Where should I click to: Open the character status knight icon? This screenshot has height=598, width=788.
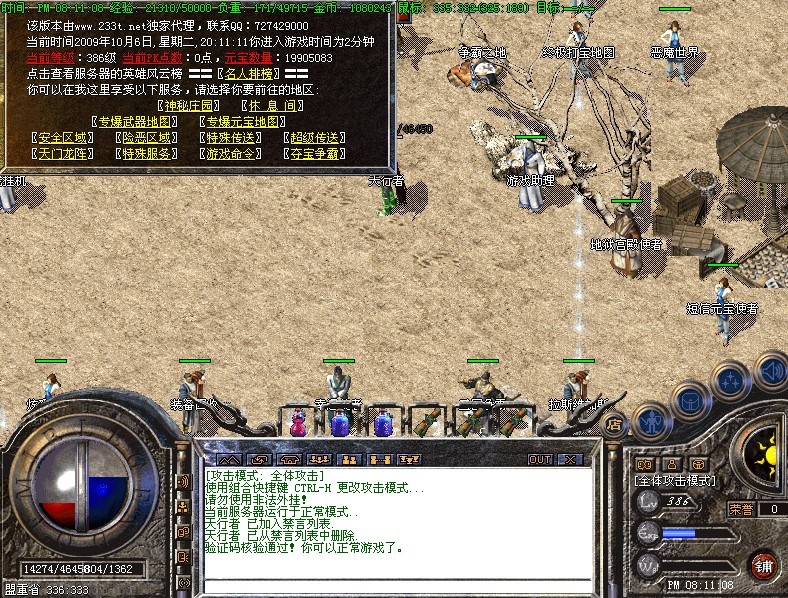pos(651,418)
